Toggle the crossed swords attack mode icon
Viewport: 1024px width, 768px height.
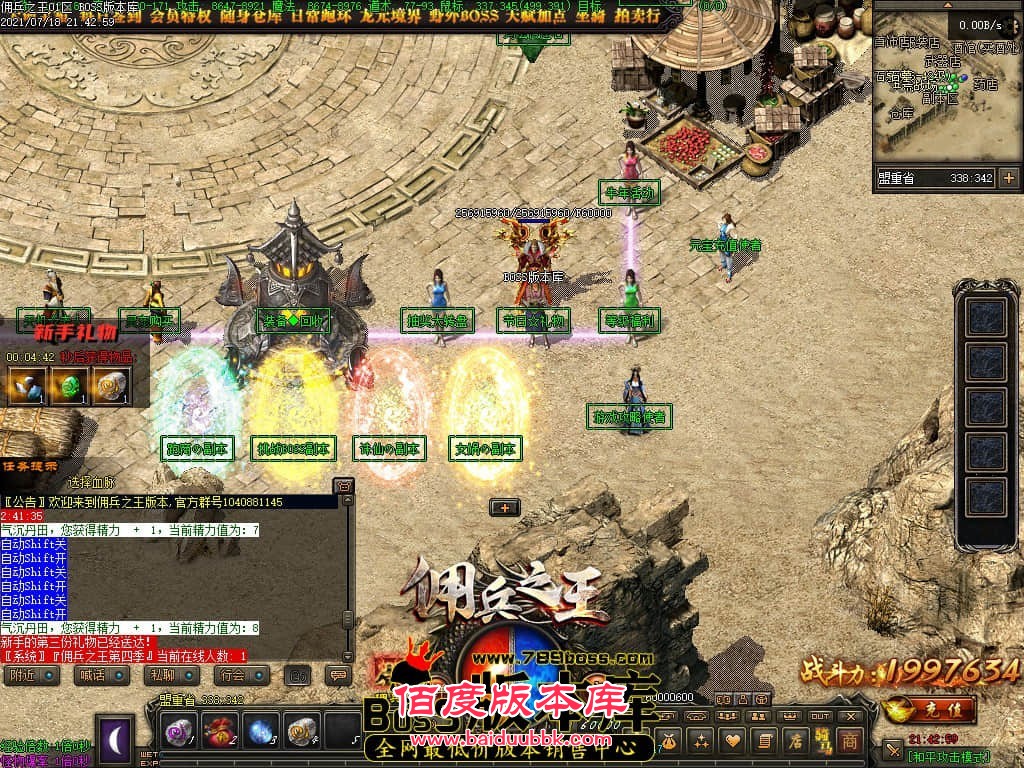(892, 749)
